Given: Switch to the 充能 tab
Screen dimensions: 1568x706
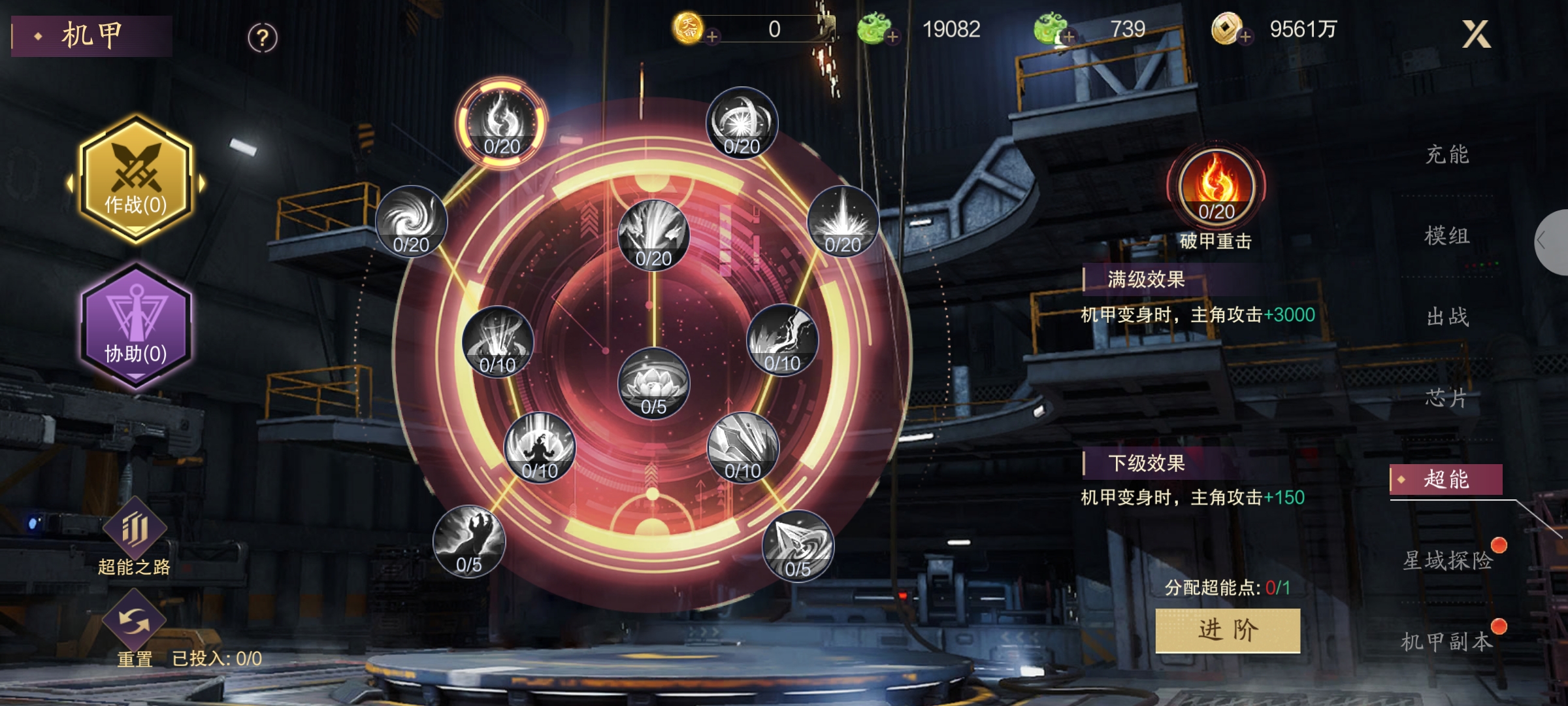Looking at the screenshot, I should (1446, 155).
